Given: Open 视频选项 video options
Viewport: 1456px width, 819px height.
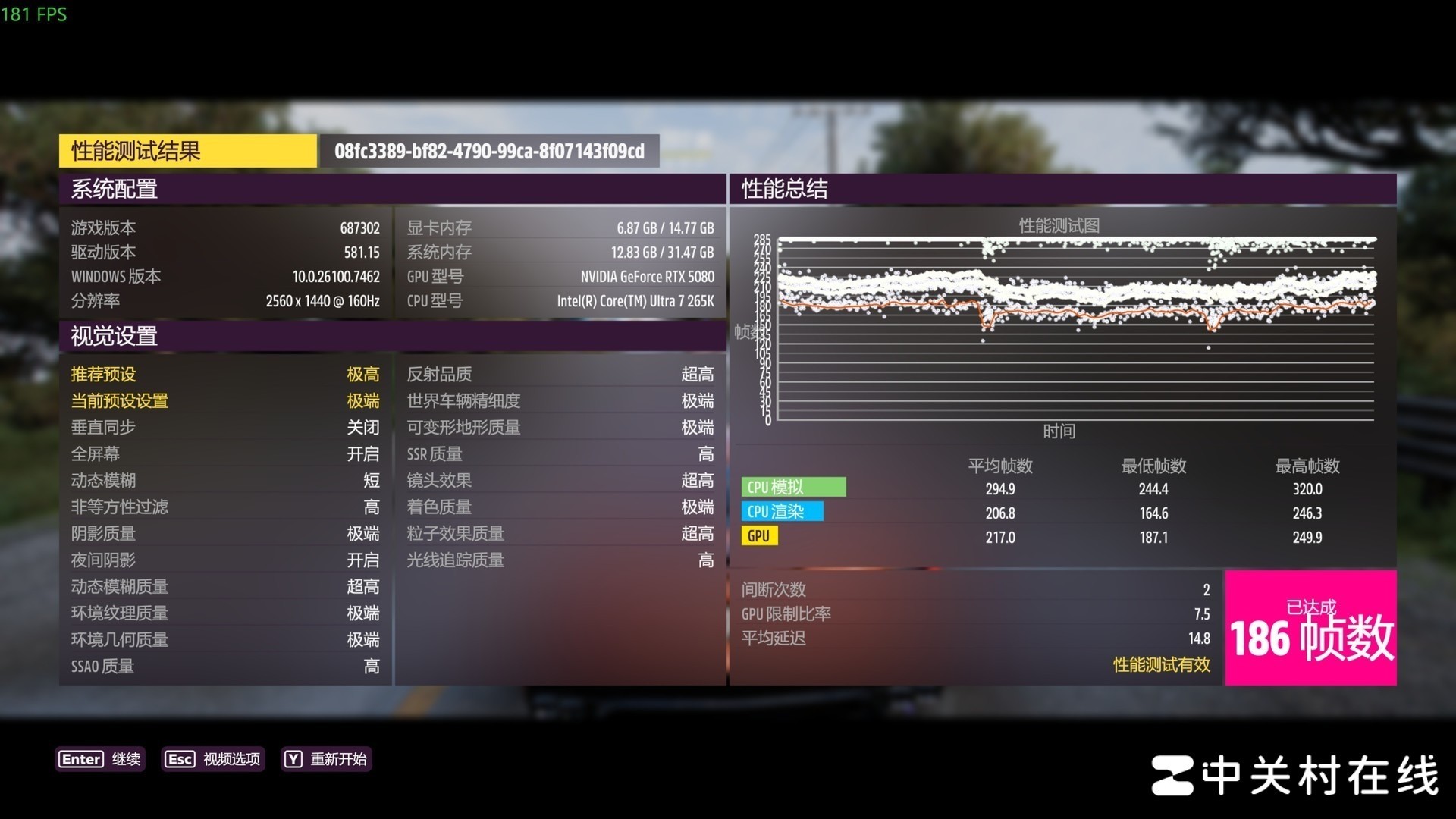Looking at the screenshot, I should click(x=213, y=759).
